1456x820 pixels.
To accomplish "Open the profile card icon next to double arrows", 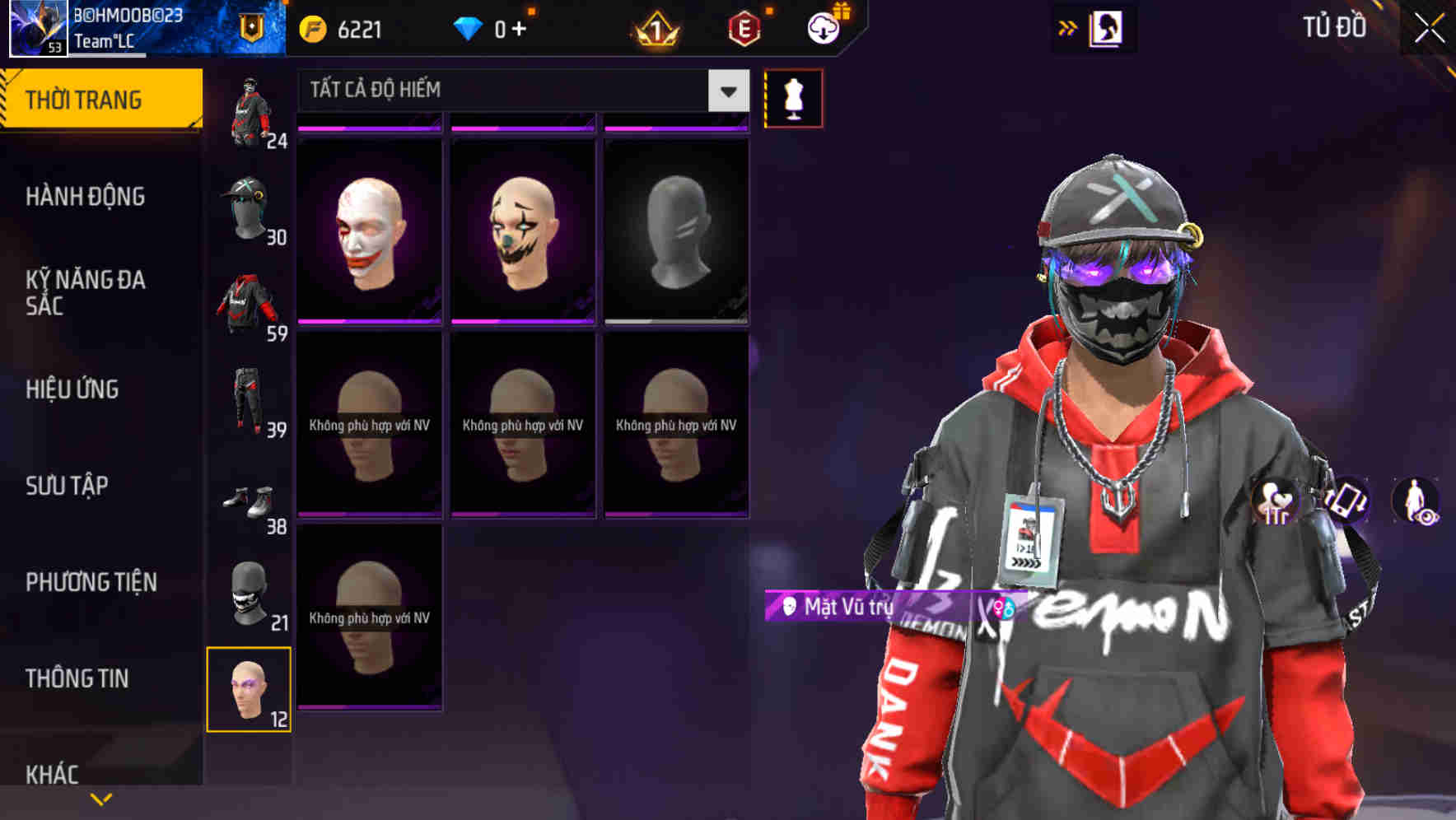I will pos(1107,26).
